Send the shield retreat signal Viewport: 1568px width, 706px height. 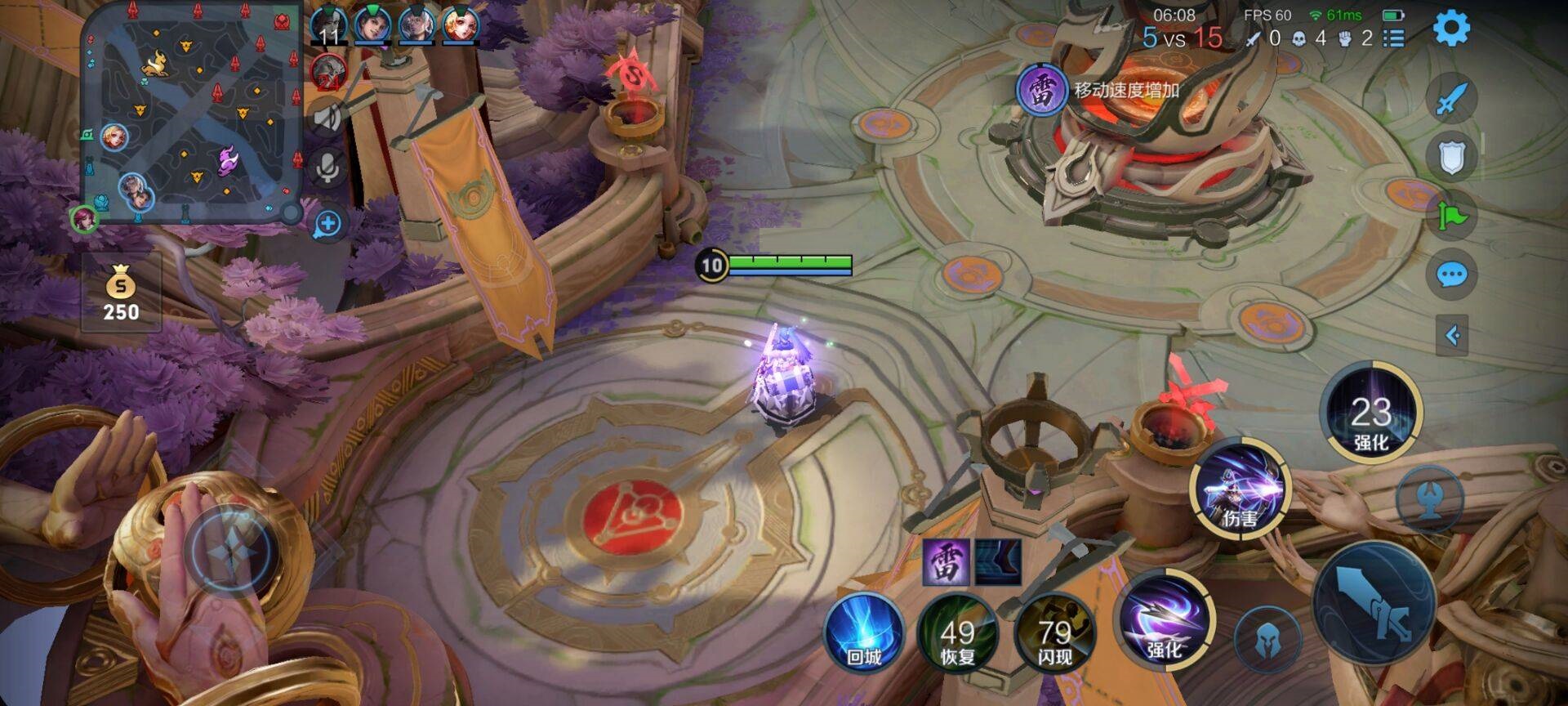1451,158
